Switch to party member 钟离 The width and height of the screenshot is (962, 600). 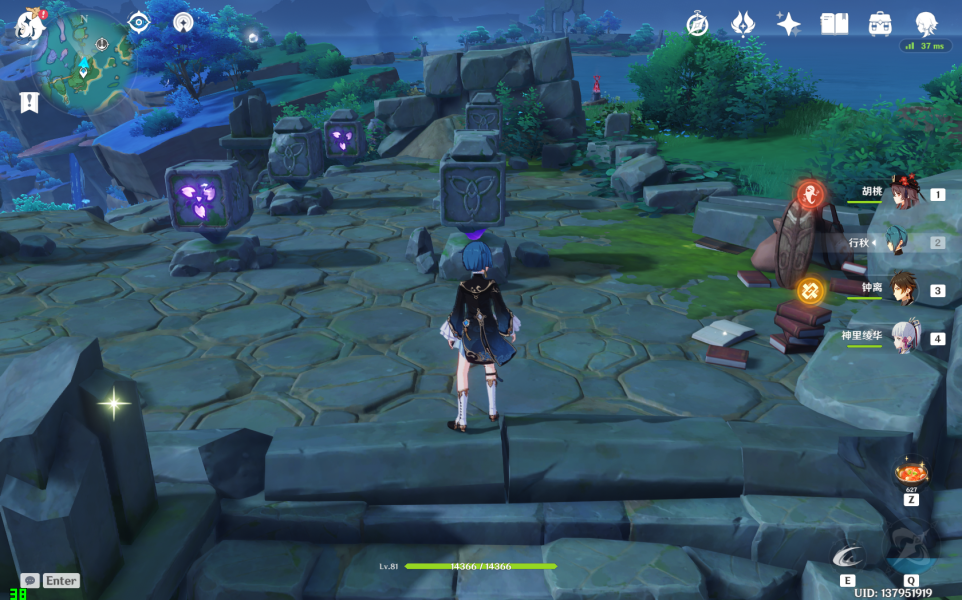pos(904,290)
